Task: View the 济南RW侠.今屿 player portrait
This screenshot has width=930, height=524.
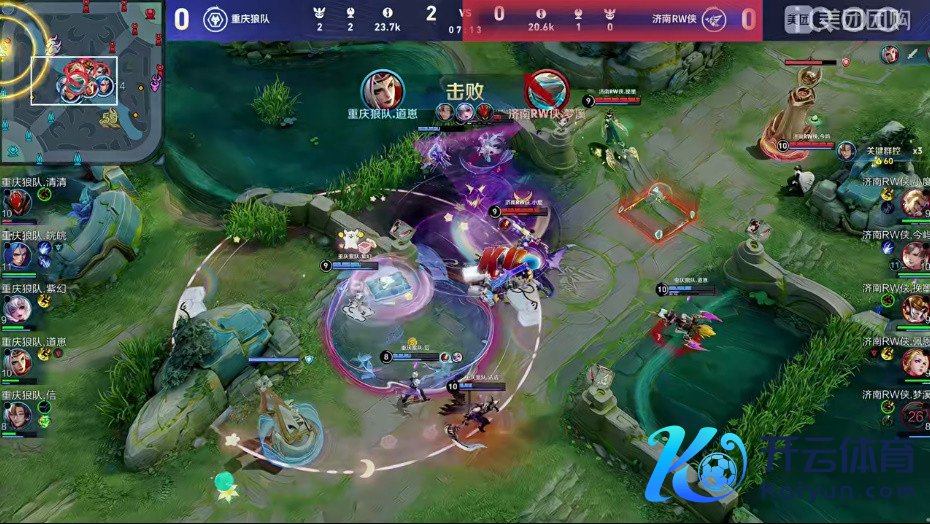Action: click(913, 256)
